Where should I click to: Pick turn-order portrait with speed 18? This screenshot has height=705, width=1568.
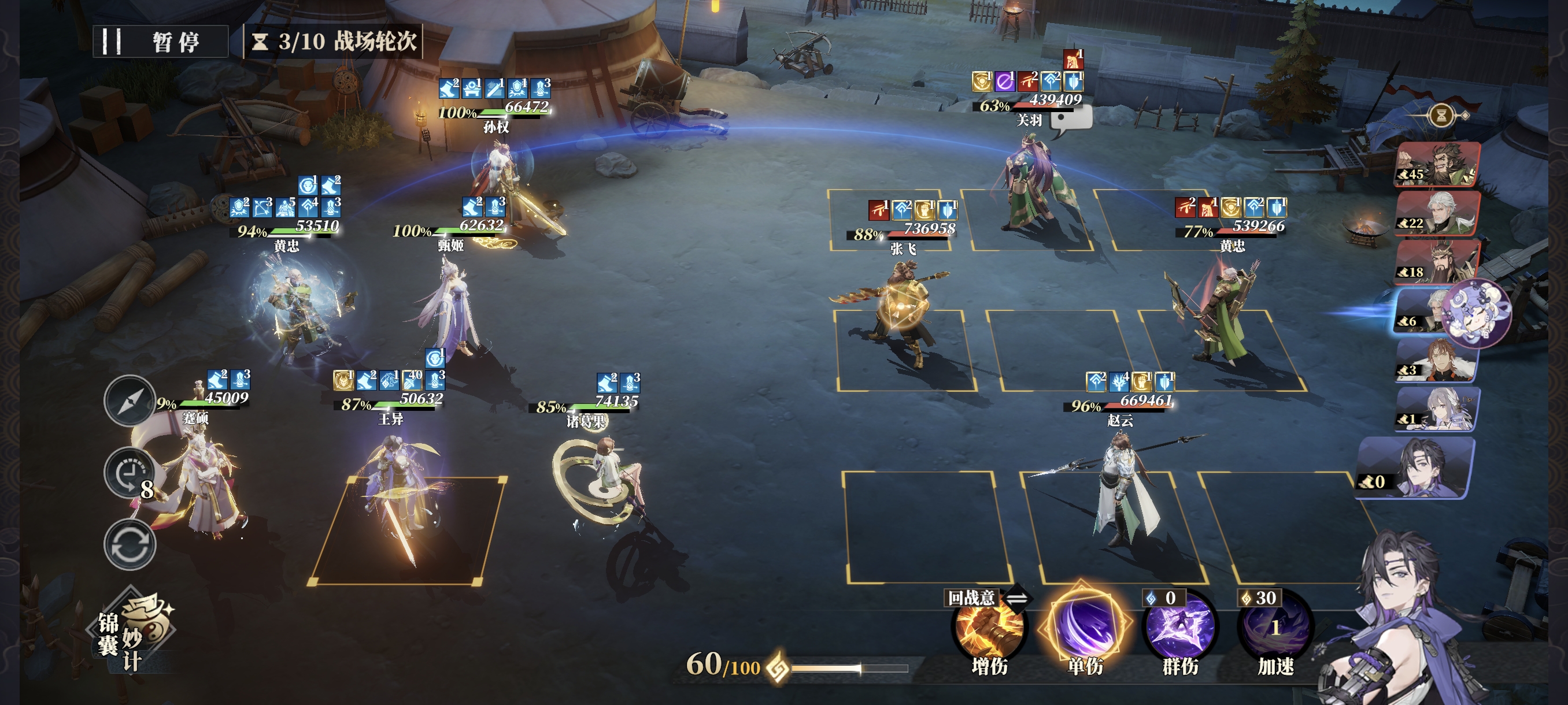tap(1437, 262)
